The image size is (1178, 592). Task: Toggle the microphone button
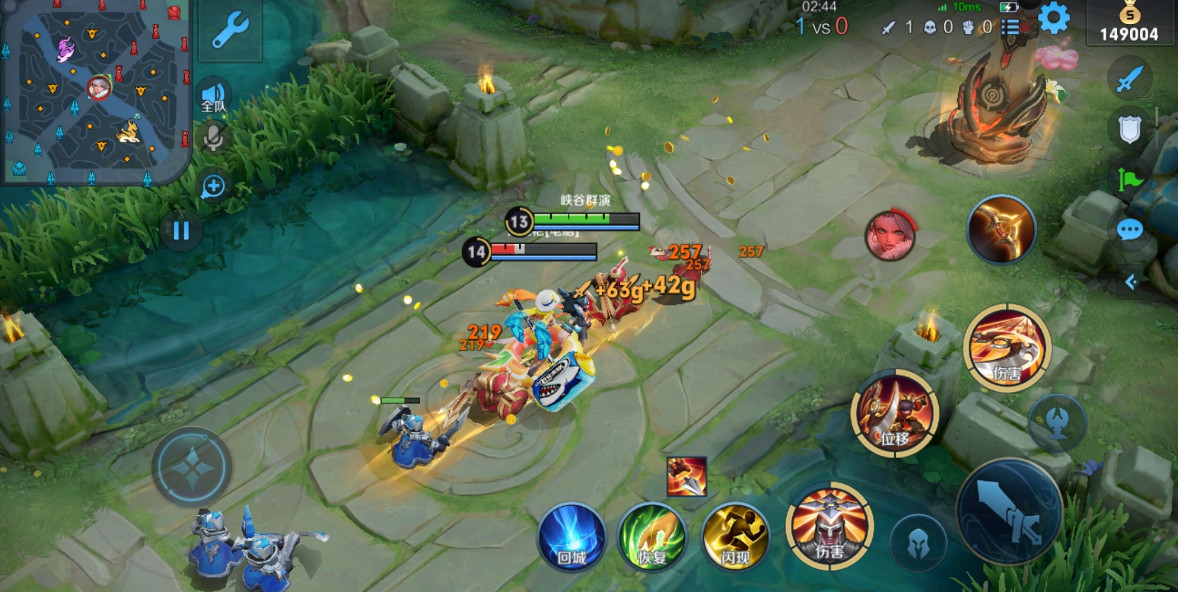click(x=213, y=137)
